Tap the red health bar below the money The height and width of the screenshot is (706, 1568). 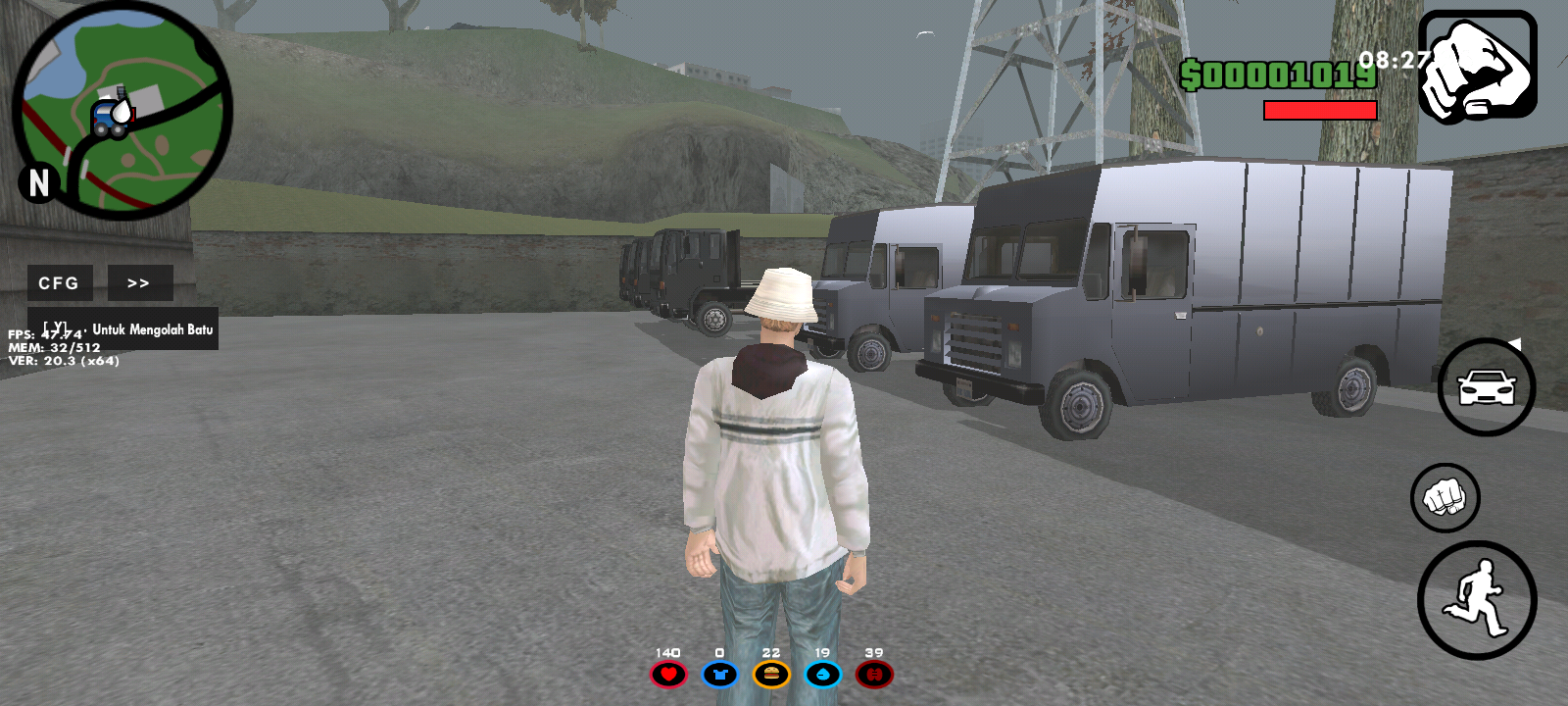[1318, 110]
